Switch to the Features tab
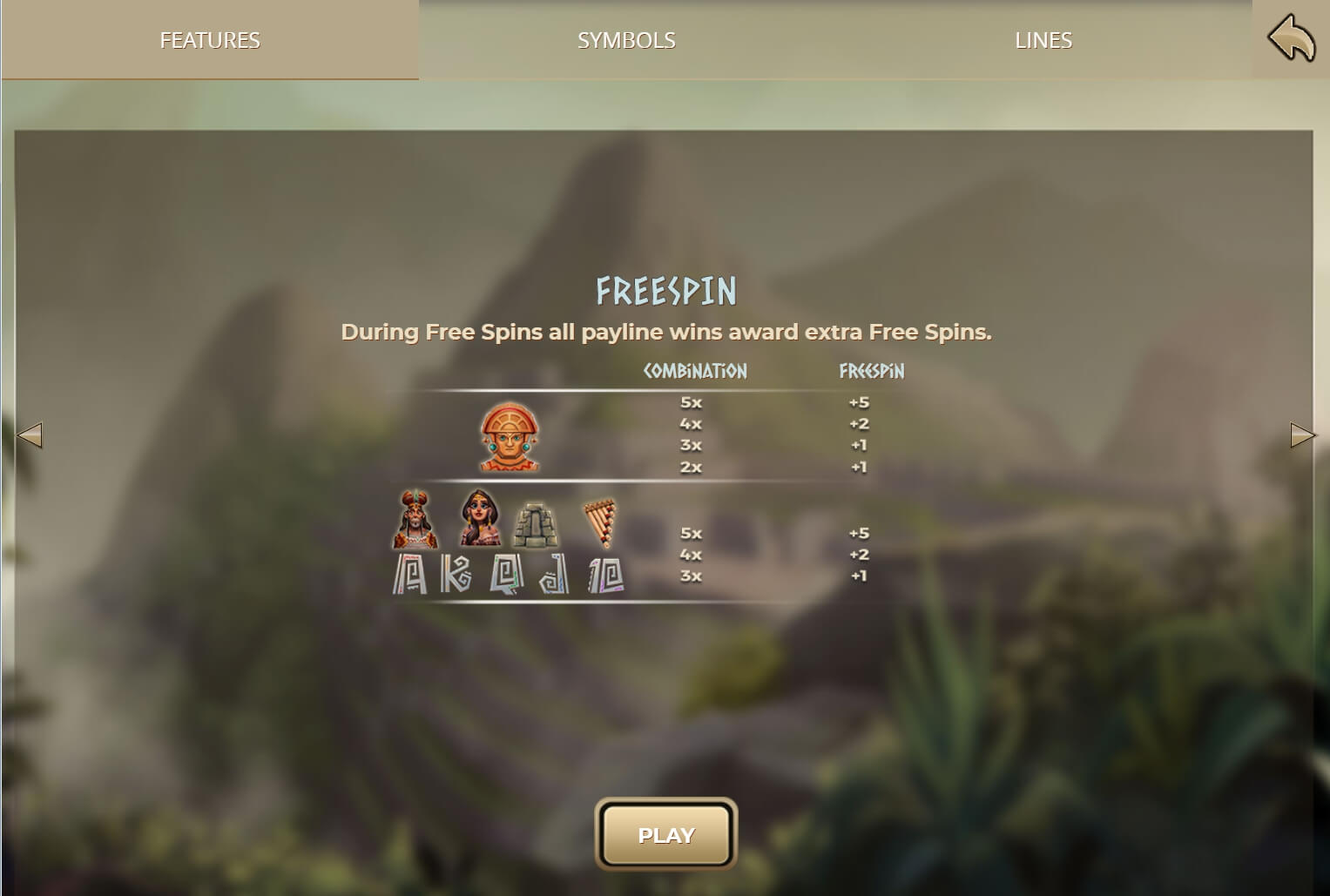Viewport: 1330px width, 896px height. [210, 40]
